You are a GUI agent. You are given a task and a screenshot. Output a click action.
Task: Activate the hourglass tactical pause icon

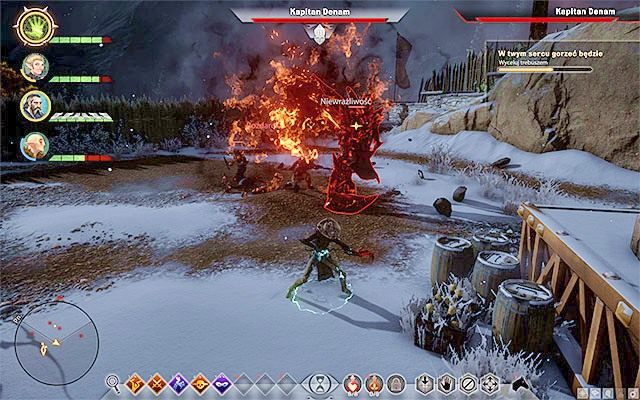pos(318,383)
